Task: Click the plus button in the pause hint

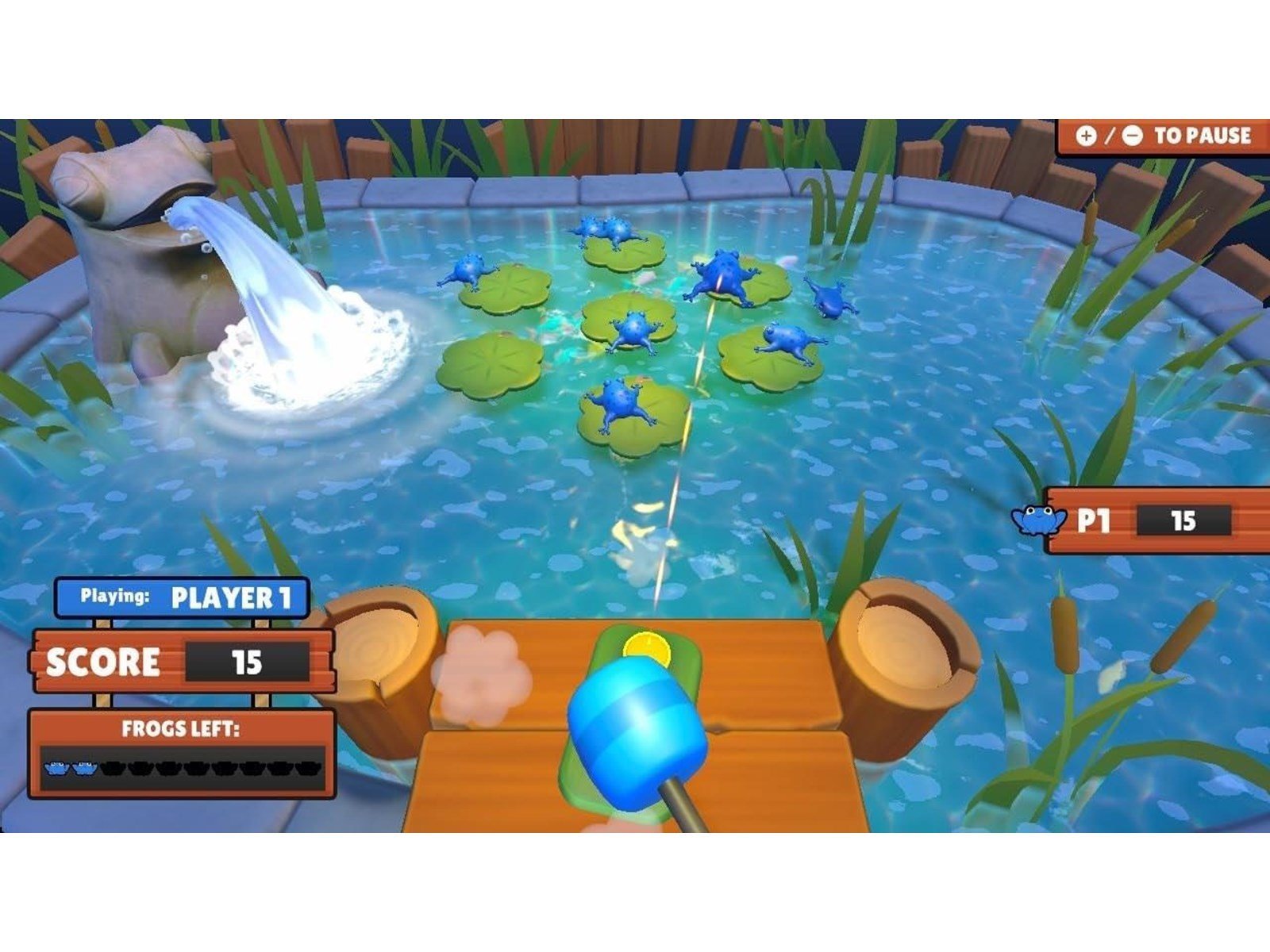Action: point(1087,136)
